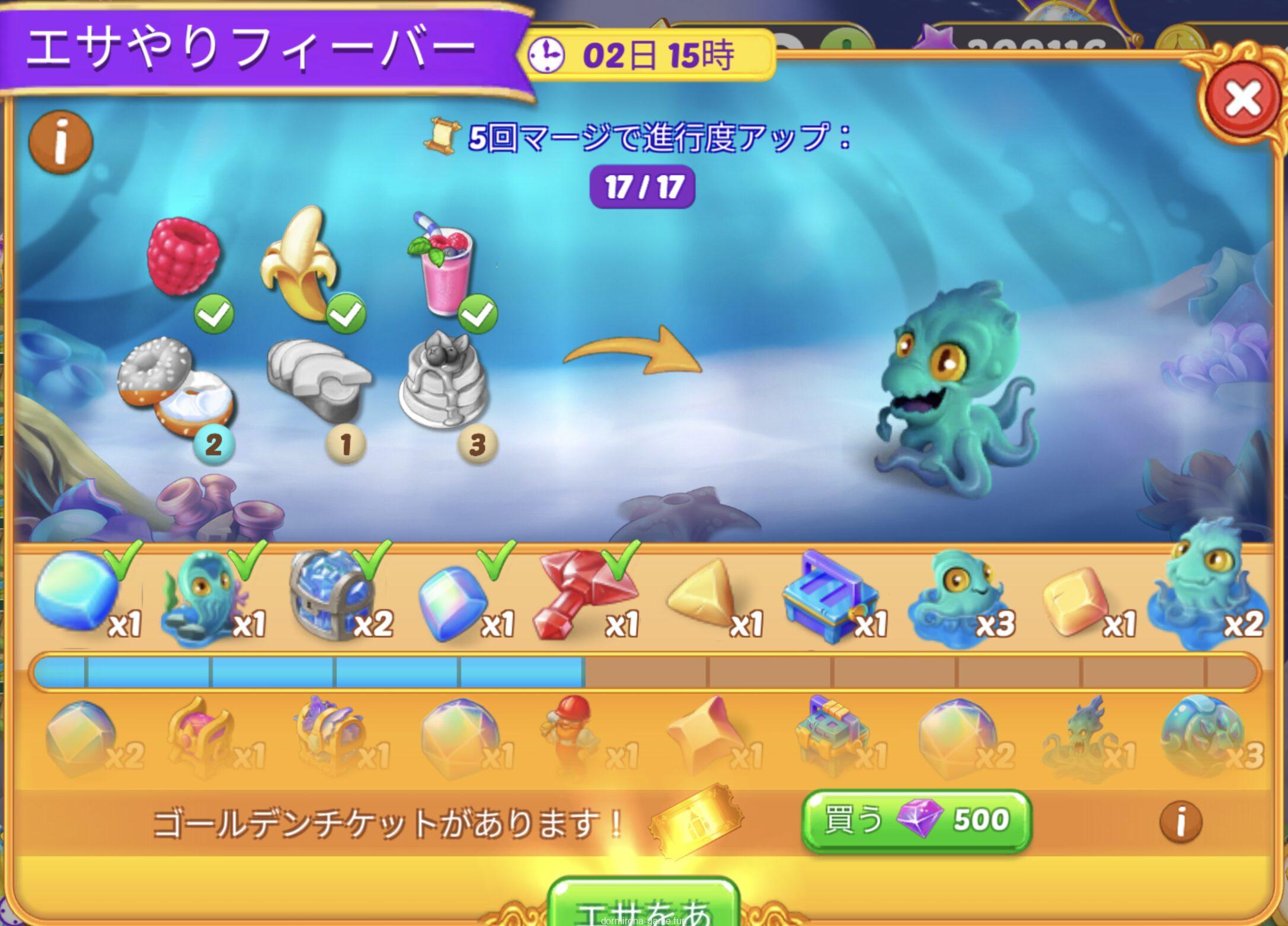The width and height of the screenshot is (1288, 926).
Task: View the purple-blue toolbox chest reward
Action: (830, 596)
